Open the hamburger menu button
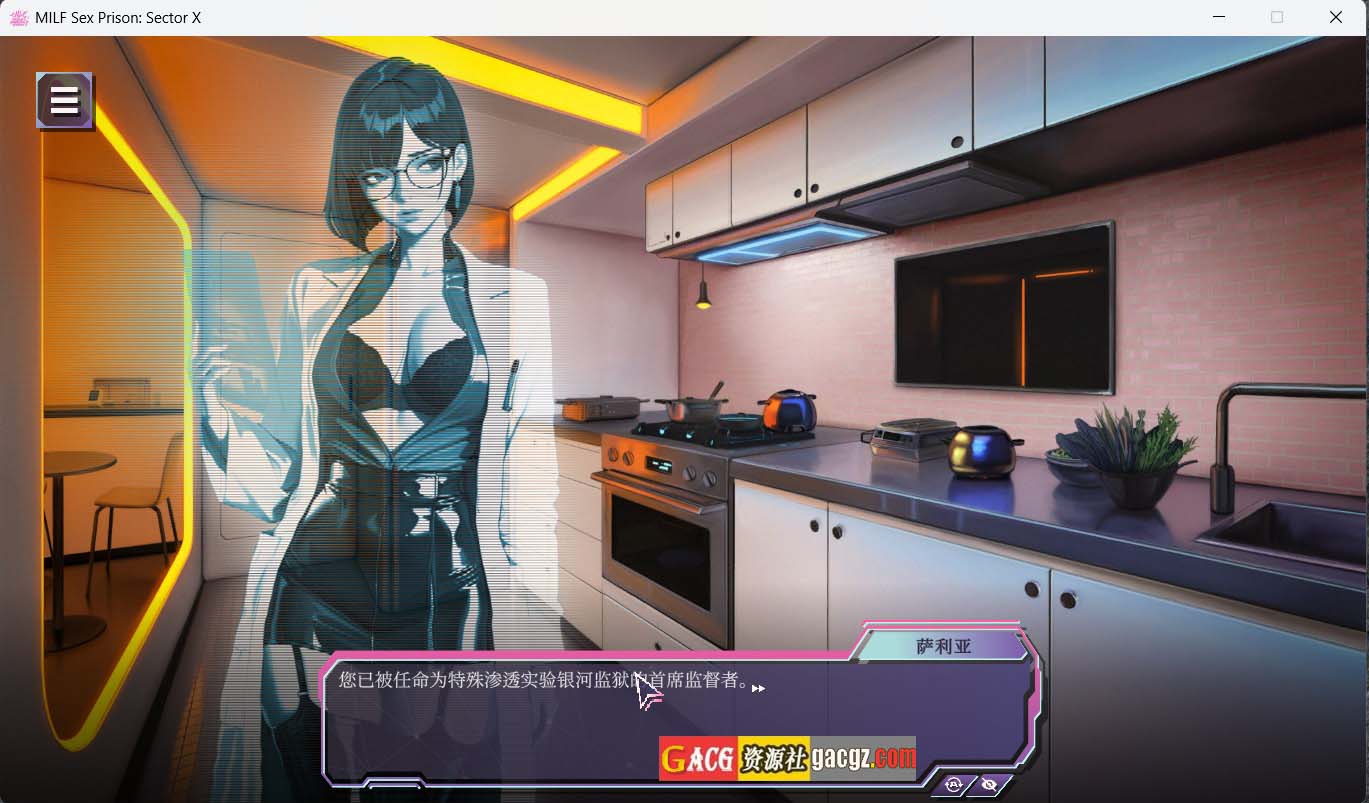 click(65, 101)
